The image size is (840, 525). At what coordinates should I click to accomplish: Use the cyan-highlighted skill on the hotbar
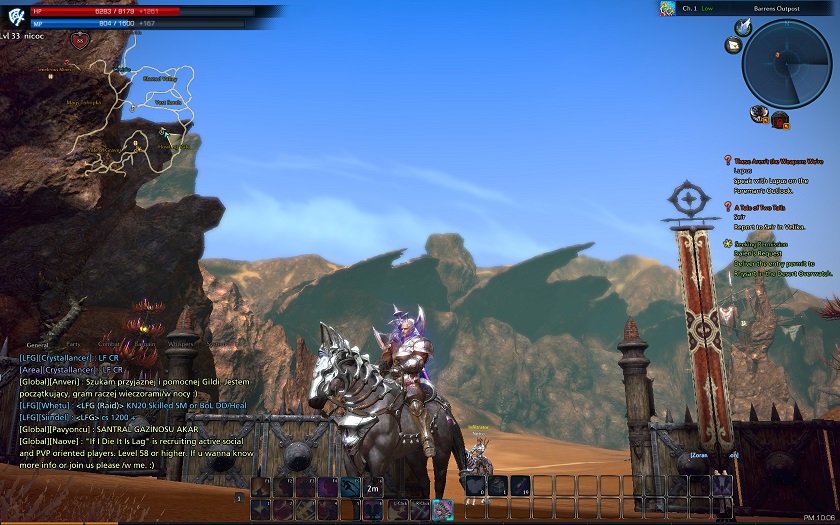442,509
